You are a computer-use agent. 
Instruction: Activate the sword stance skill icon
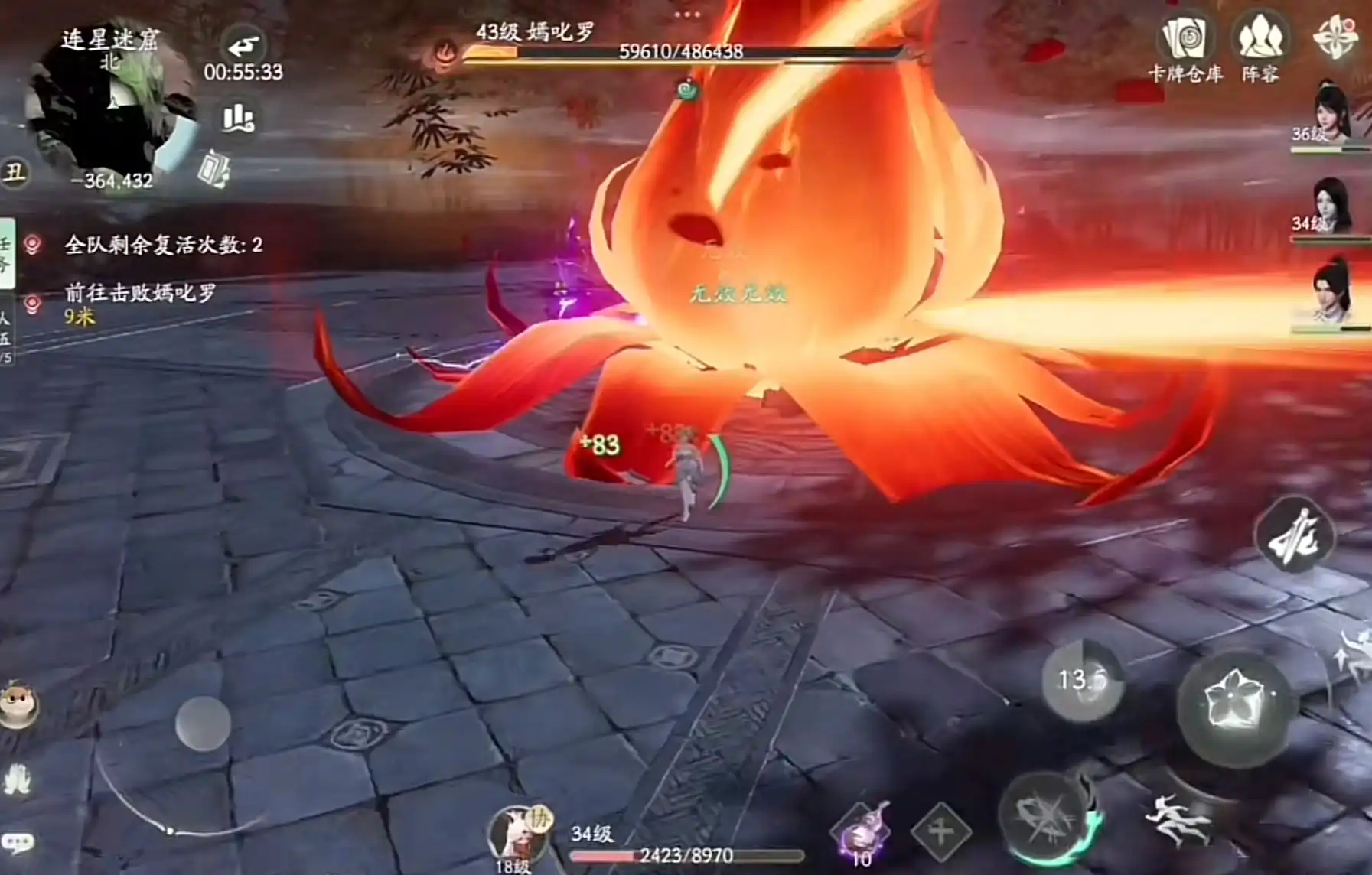pyautogui.click(x=1294, y=536)
